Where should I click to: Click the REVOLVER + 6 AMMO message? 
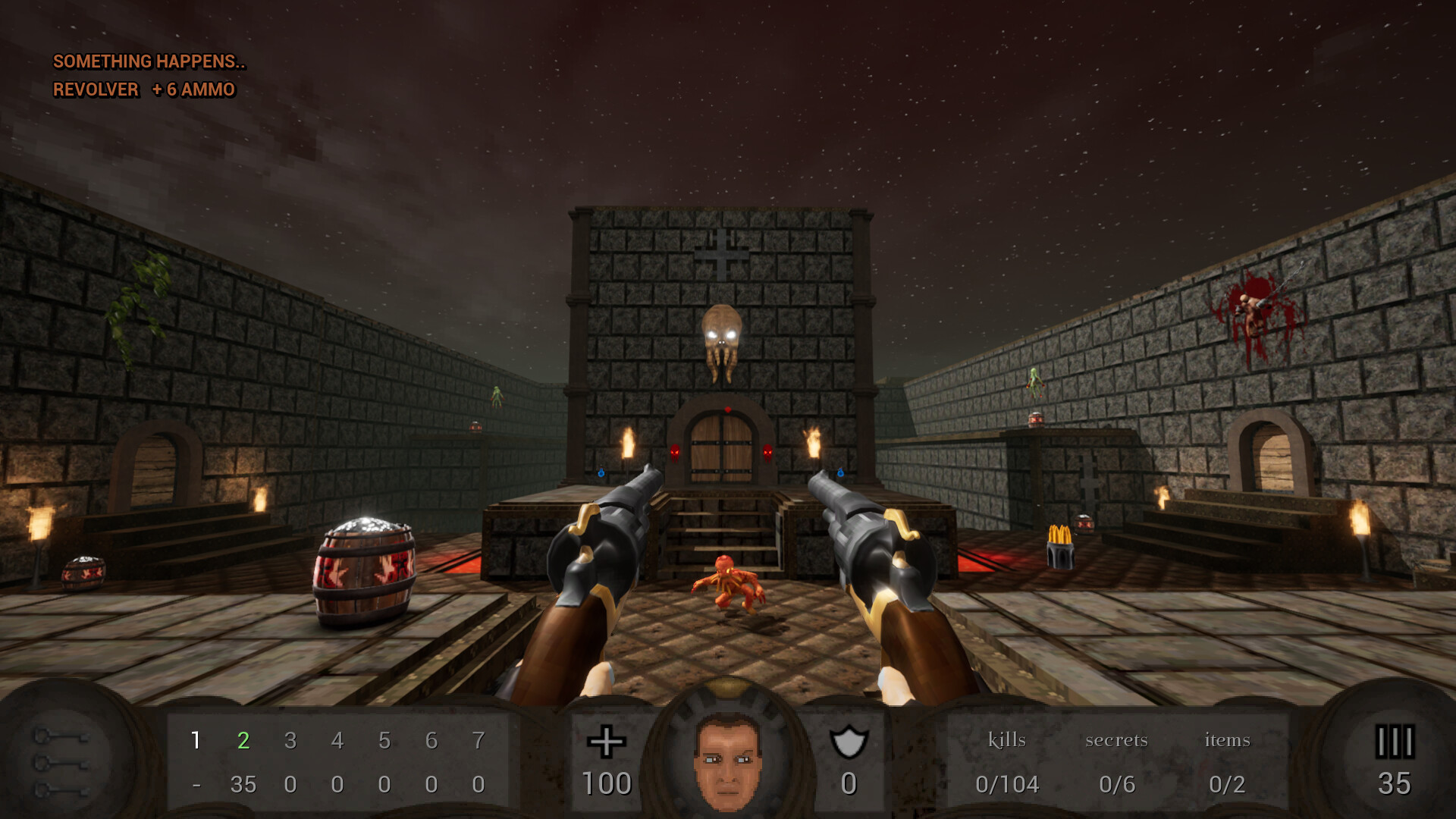(x=144, y=90)
